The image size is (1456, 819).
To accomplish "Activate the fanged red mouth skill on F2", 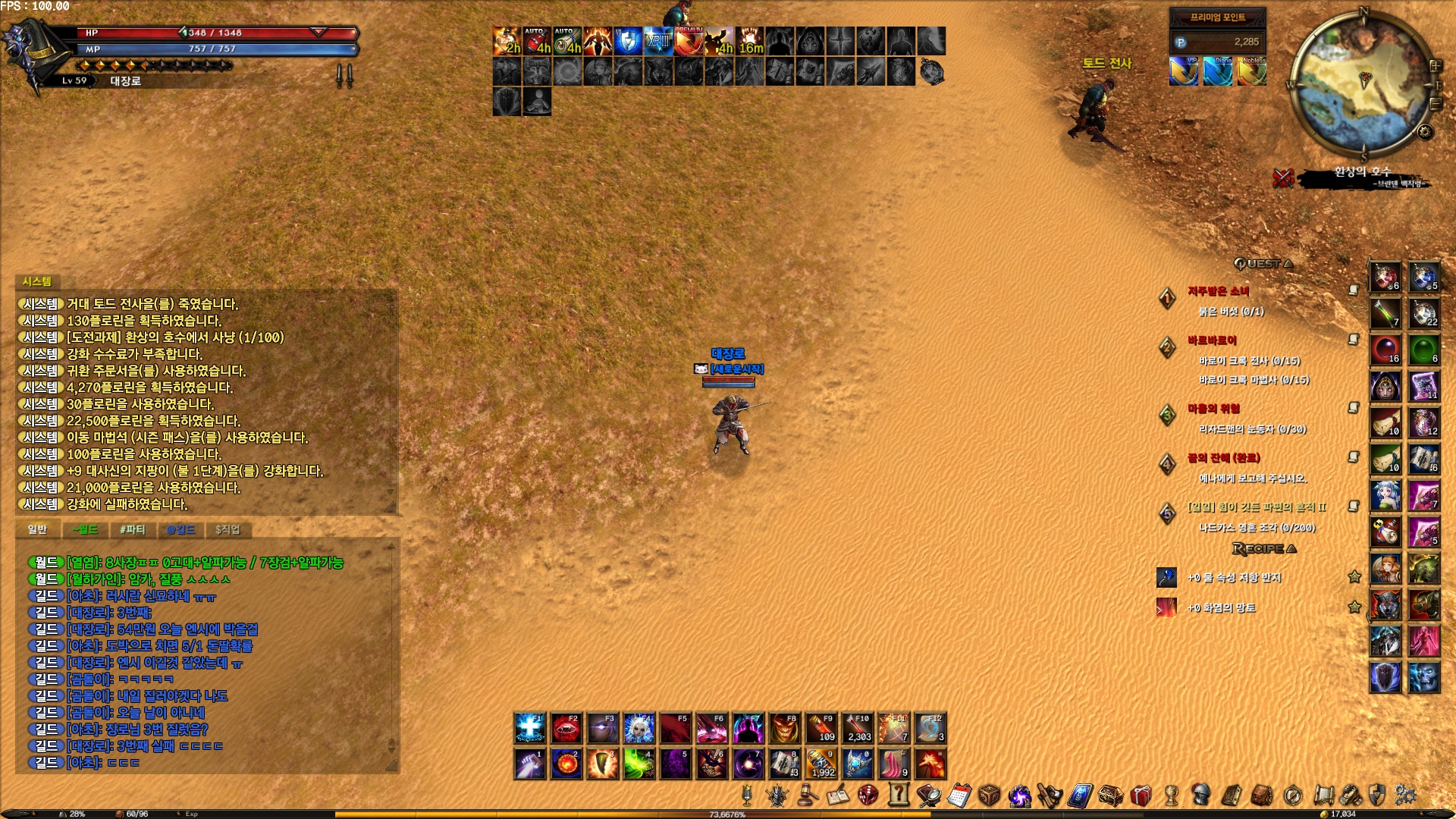I will 566,728.
